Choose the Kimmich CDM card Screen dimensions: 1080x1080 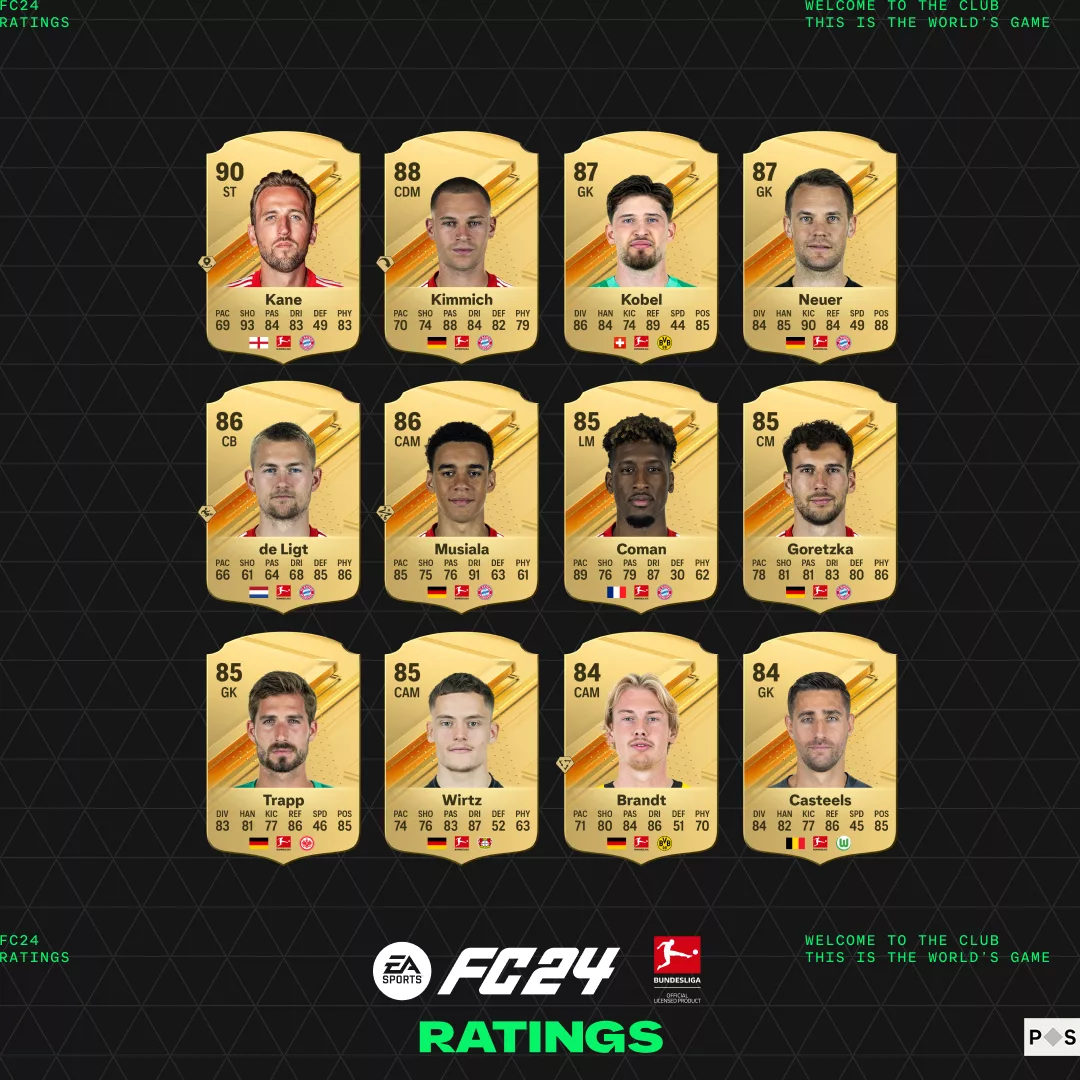tap(462, 245)
